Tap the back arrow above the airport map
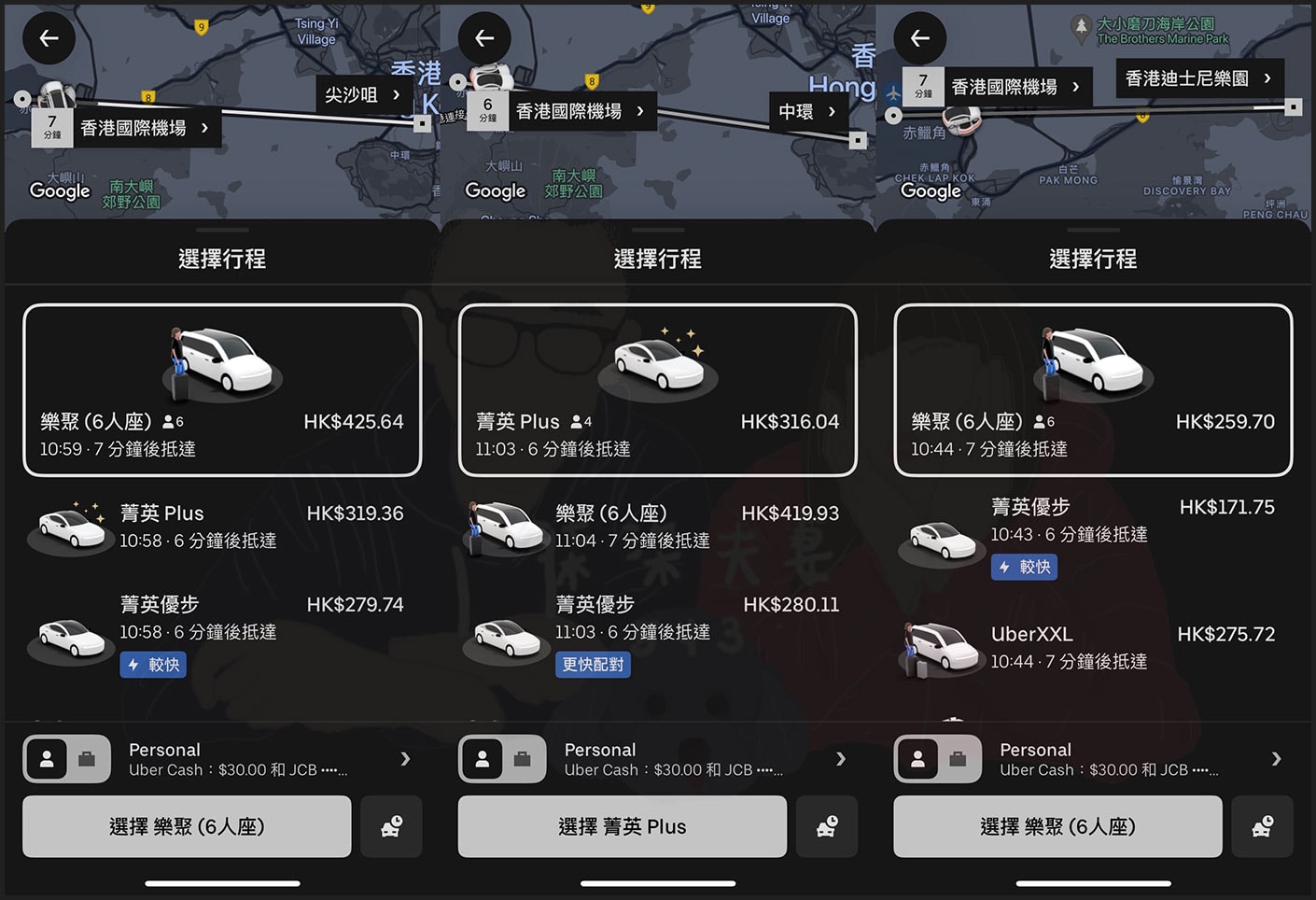1316x900 pixels. [x=49, y=37]
